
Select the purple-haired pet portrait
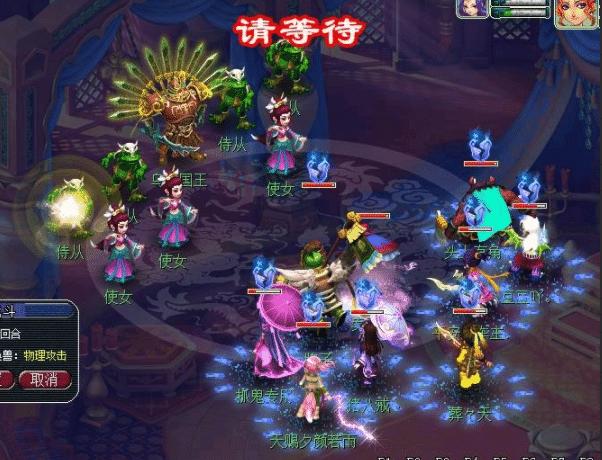point(473,8)
